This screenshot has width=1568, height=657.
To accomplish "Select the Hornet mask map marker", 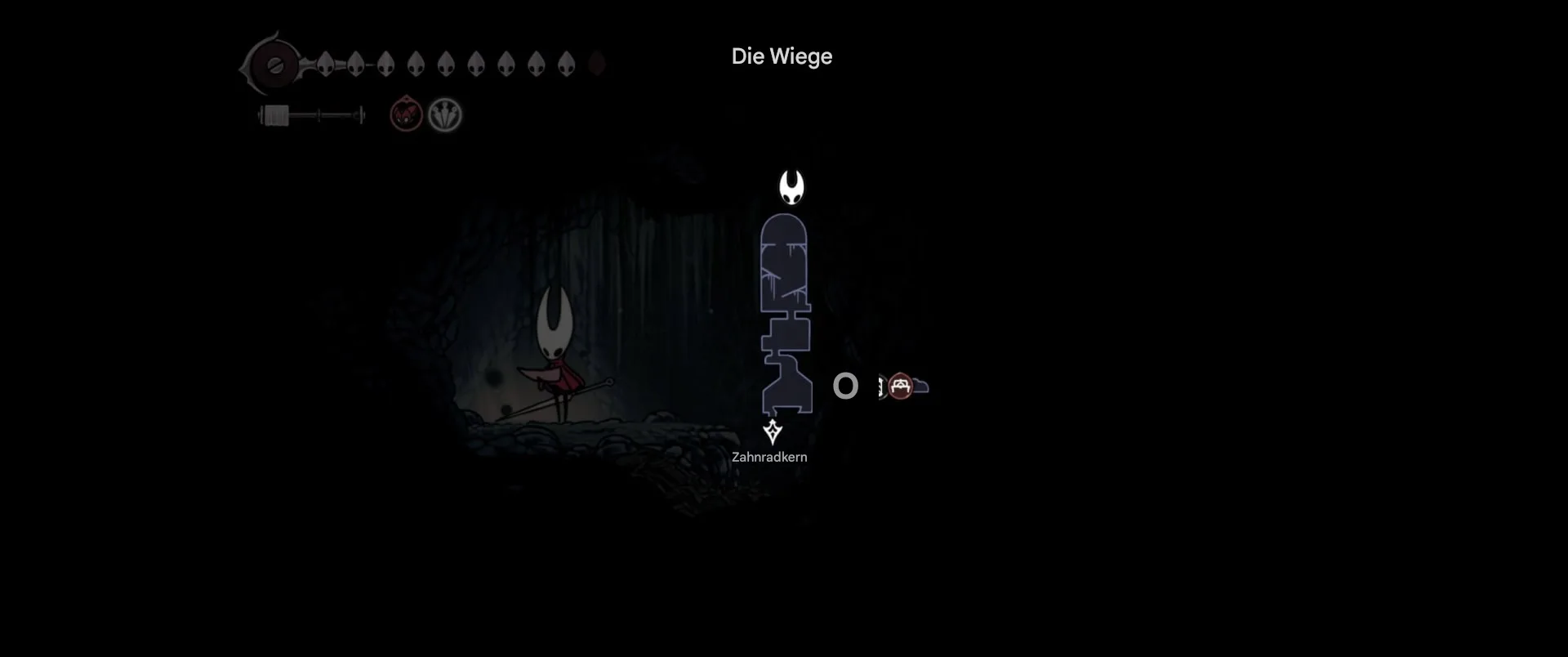I will click(x=791, y=187).
